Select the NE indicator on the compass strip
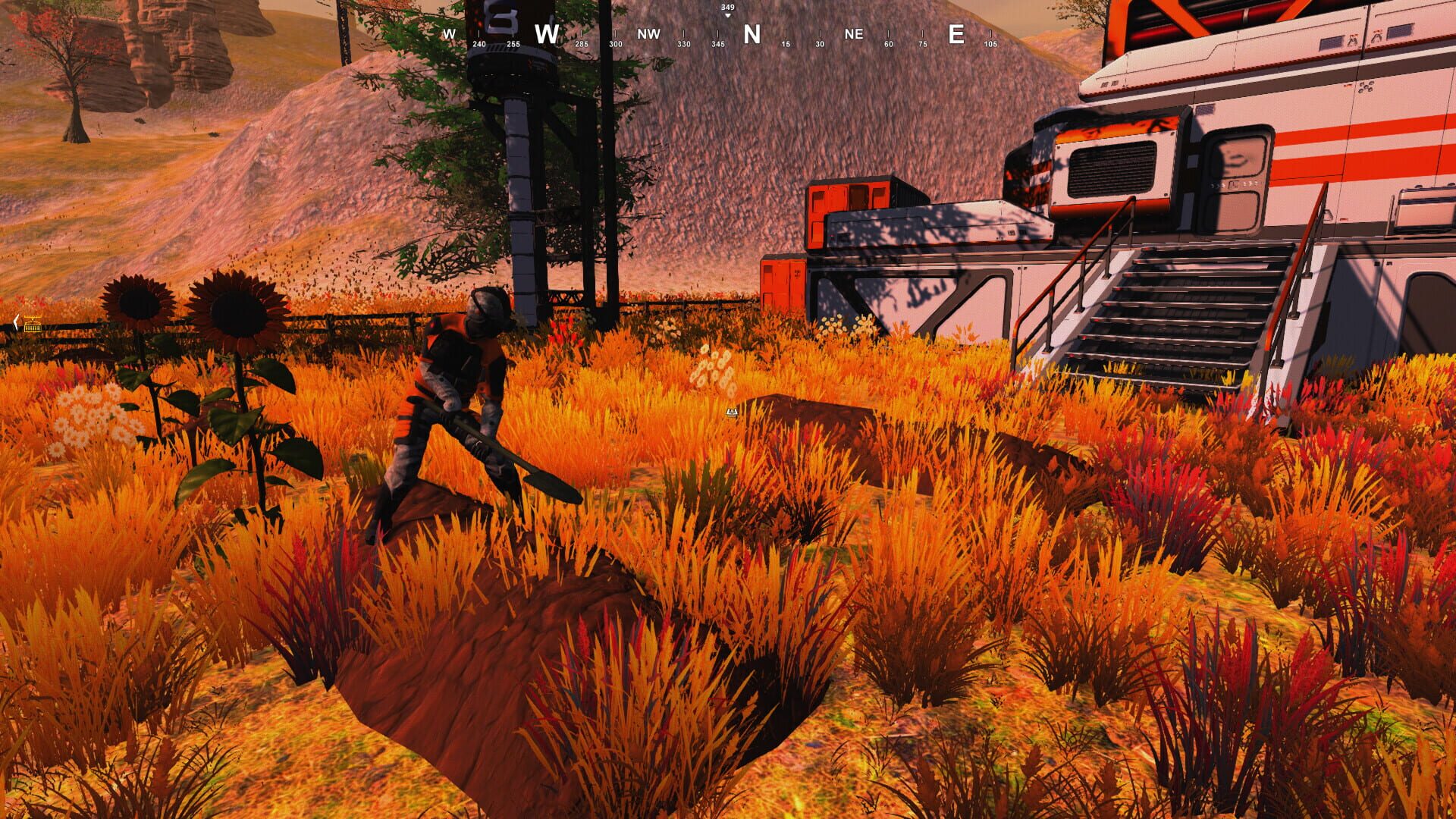 tap(853, 34)
